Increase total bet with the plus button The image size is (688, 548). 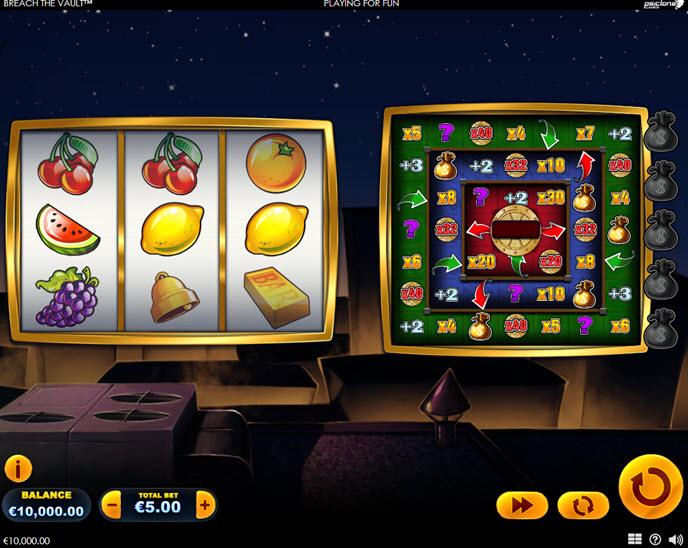pos(205,506)
